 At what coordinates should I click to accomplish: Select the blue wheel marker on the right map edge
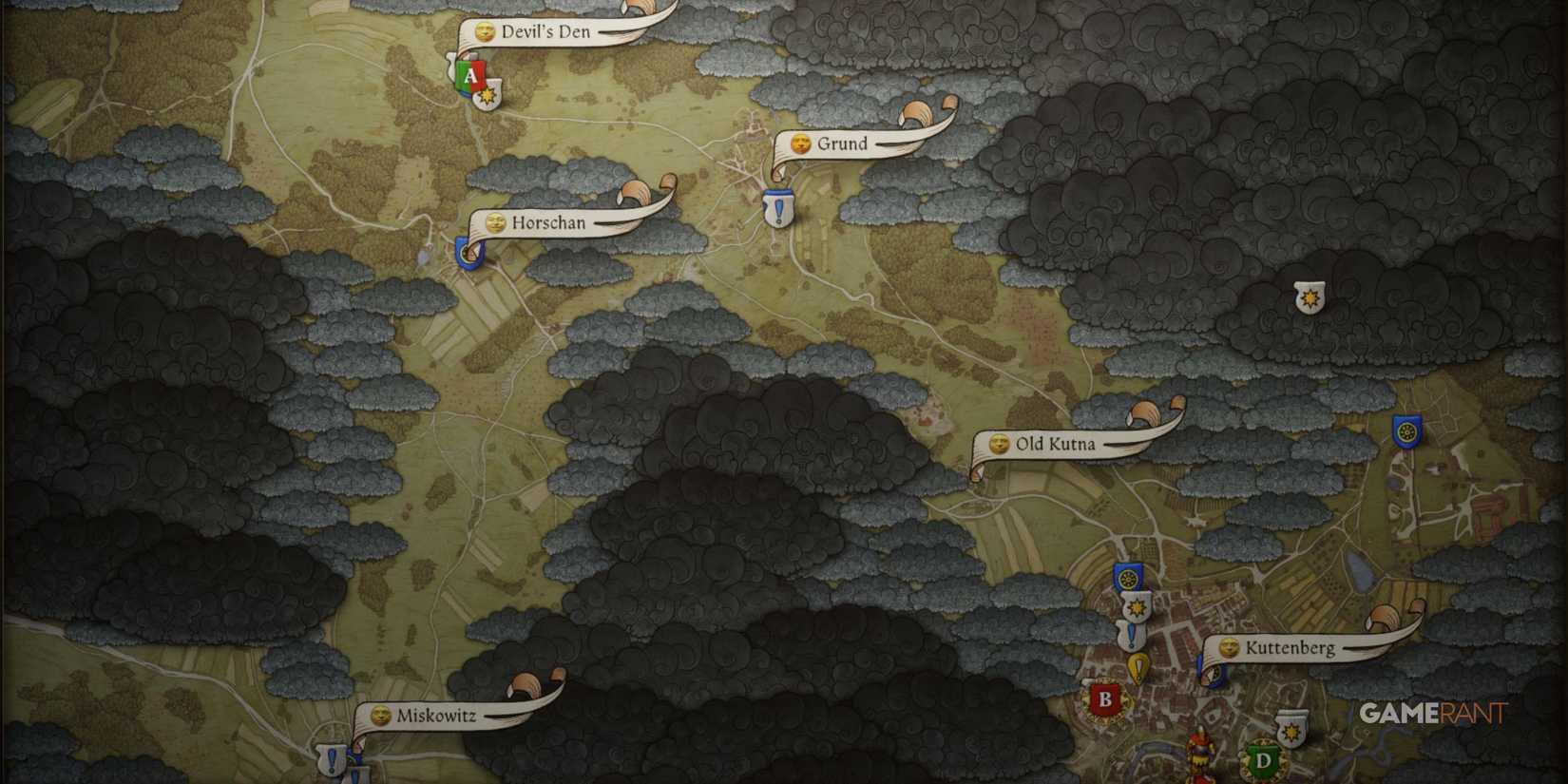(x=1408, y=431)
